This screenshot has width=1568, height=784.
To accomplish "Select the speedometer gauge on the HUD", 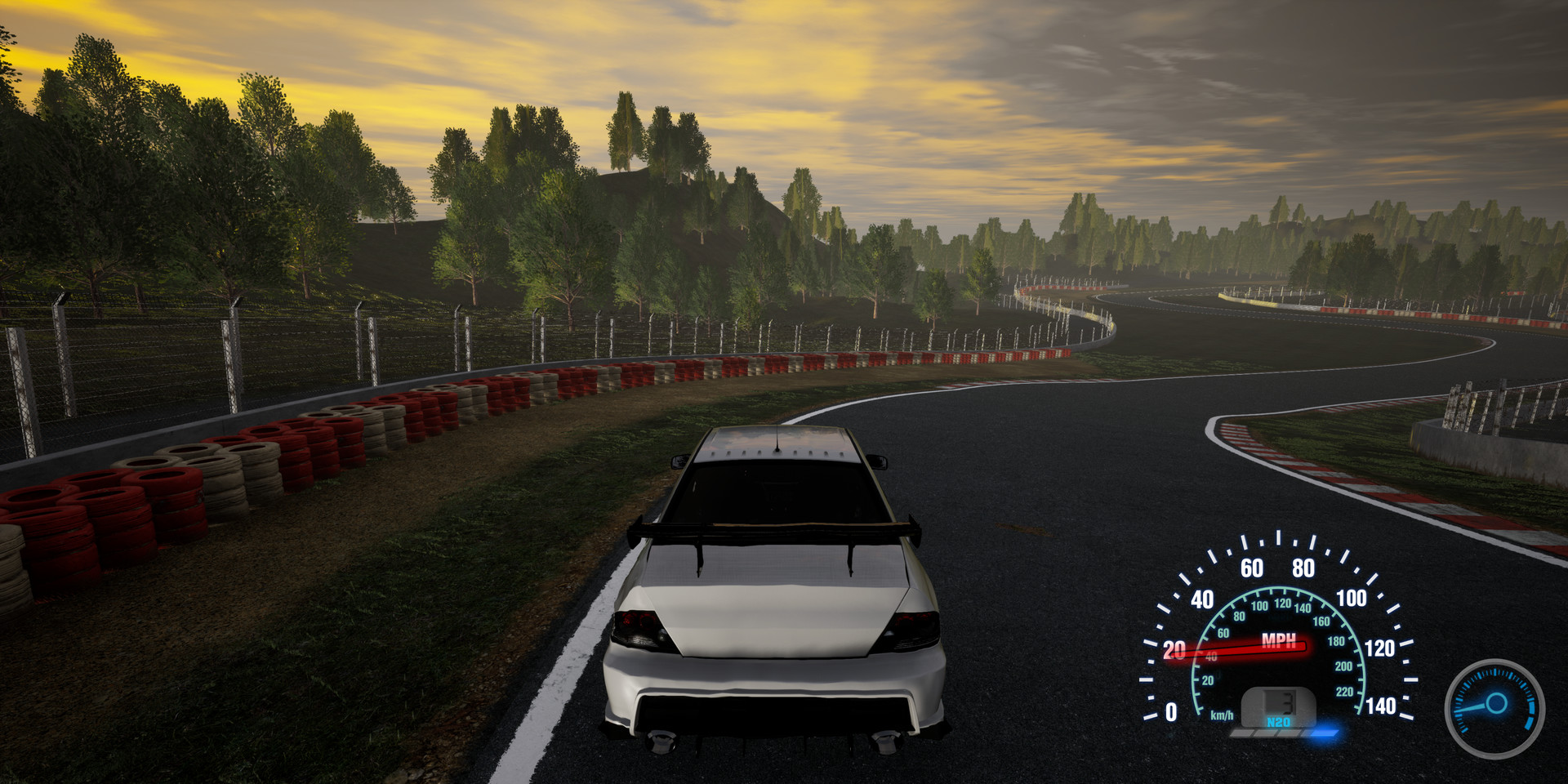I will click(x=1270, y=645).
